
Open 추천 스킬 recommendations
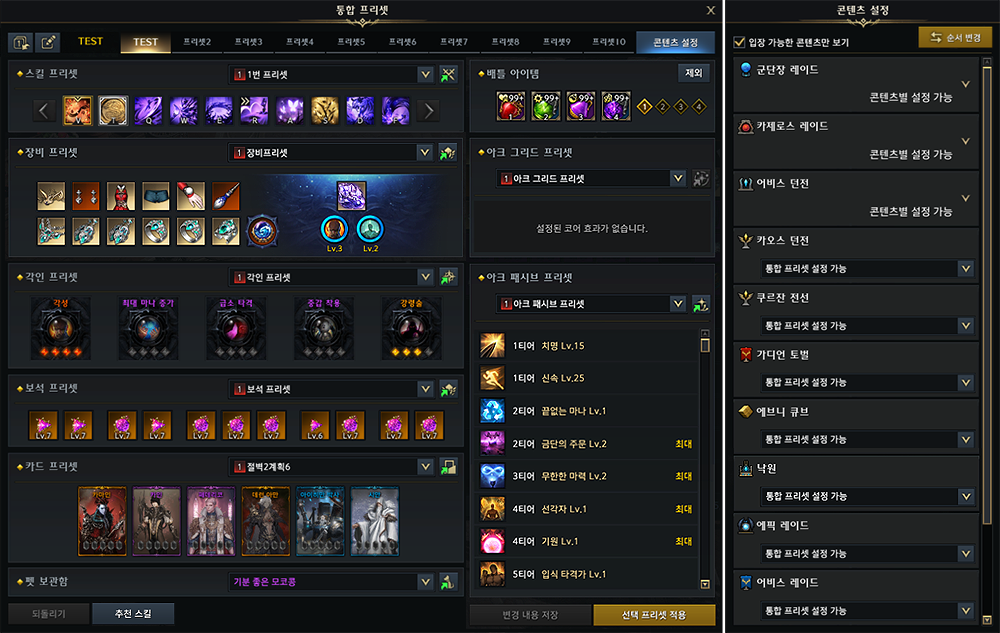(x=133, y=614)
